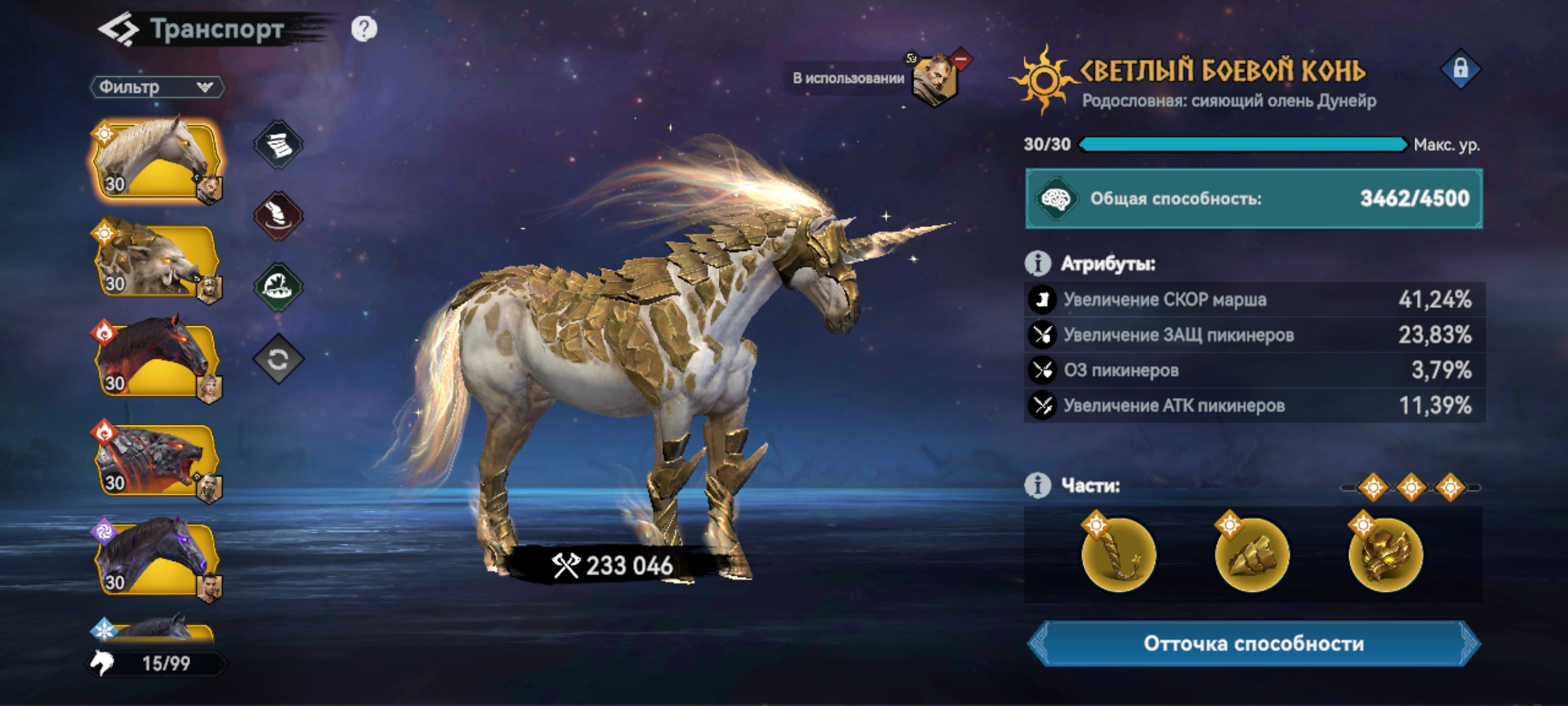Open the scroll icon button
The image size is (1568, 706).
point(278,144)
